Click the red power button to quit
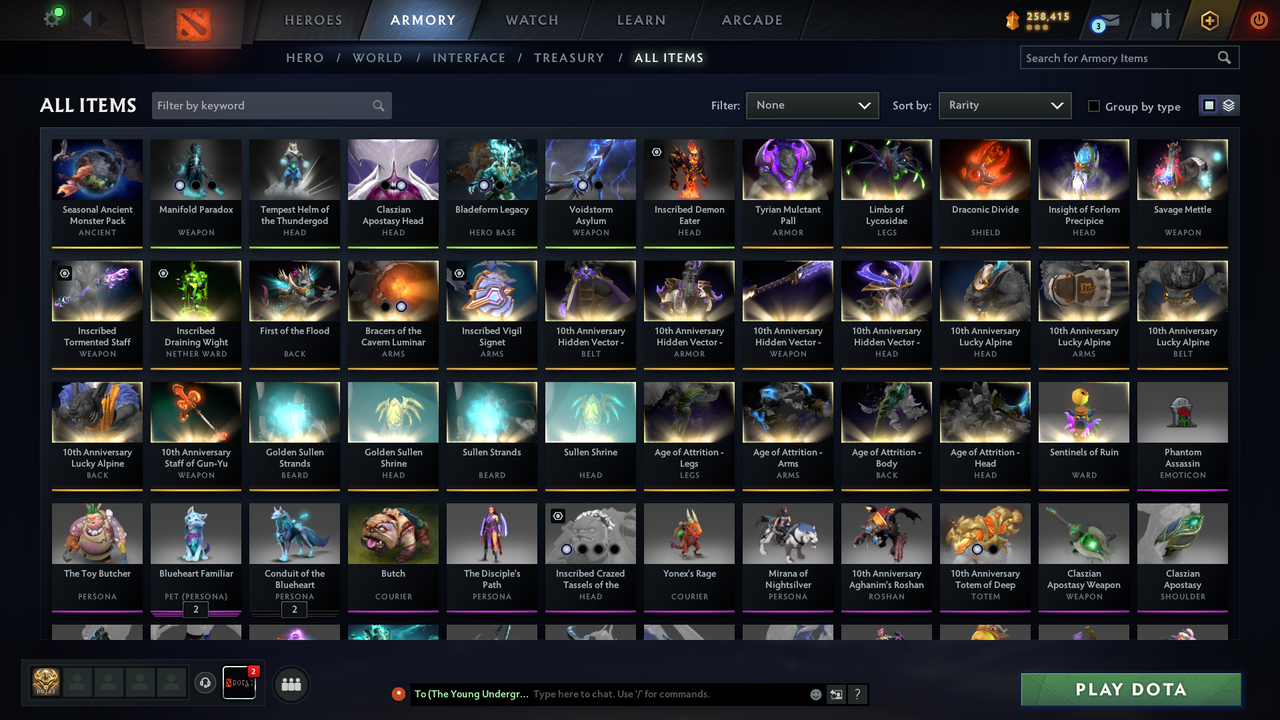This screenshot has width=1280, height=720. click(x=1257, y=20)
